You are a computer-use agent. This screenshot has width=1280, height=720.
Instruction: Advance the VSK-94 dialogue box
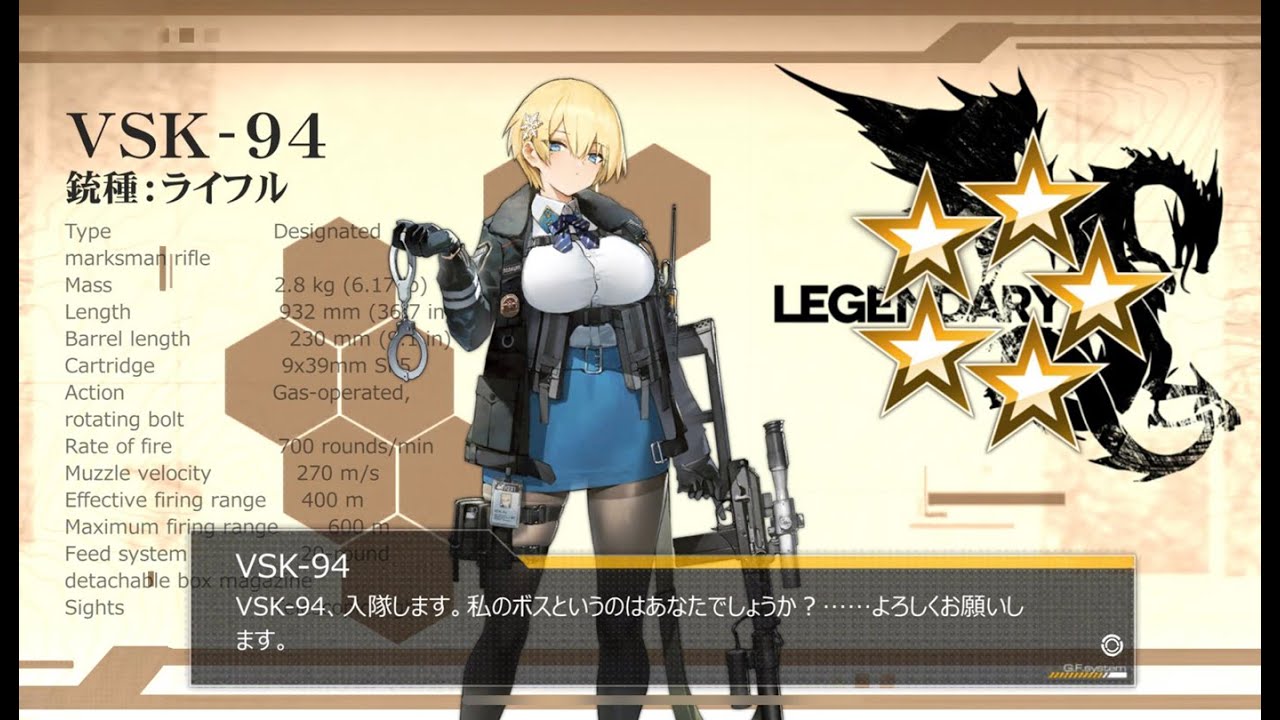tap(660, 620)
